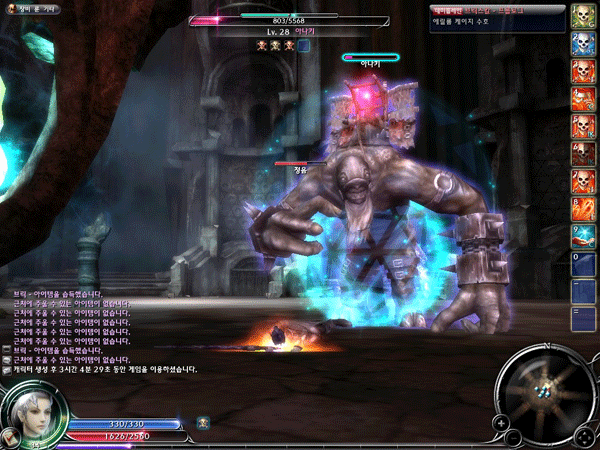Use the blue wave skill in slot 9
The height and width of the screenshot is (450, 600).
[583, 236]
